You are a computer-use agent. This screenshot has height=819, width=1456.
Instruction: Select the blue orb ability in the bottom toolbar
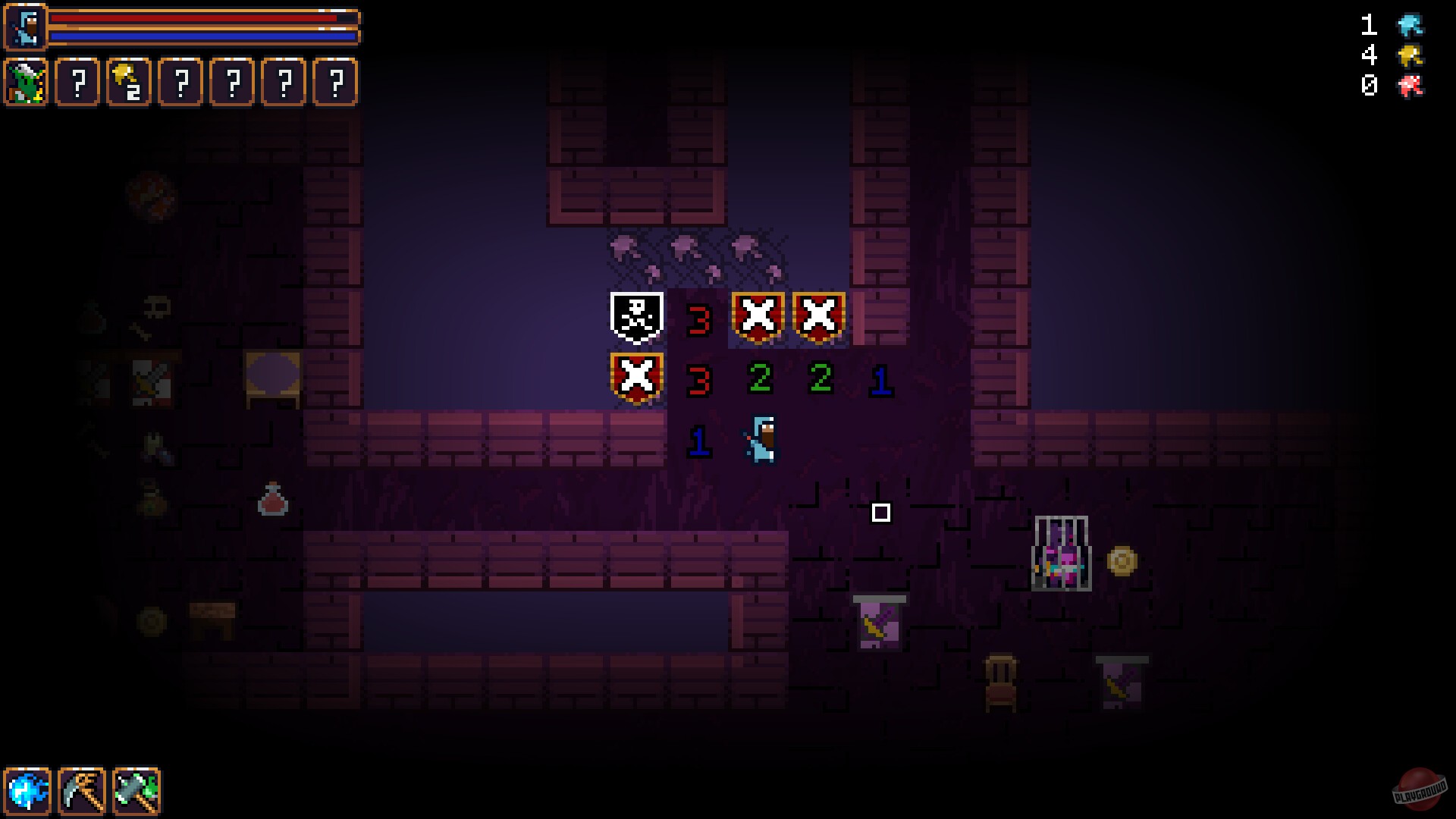[29, 790]
